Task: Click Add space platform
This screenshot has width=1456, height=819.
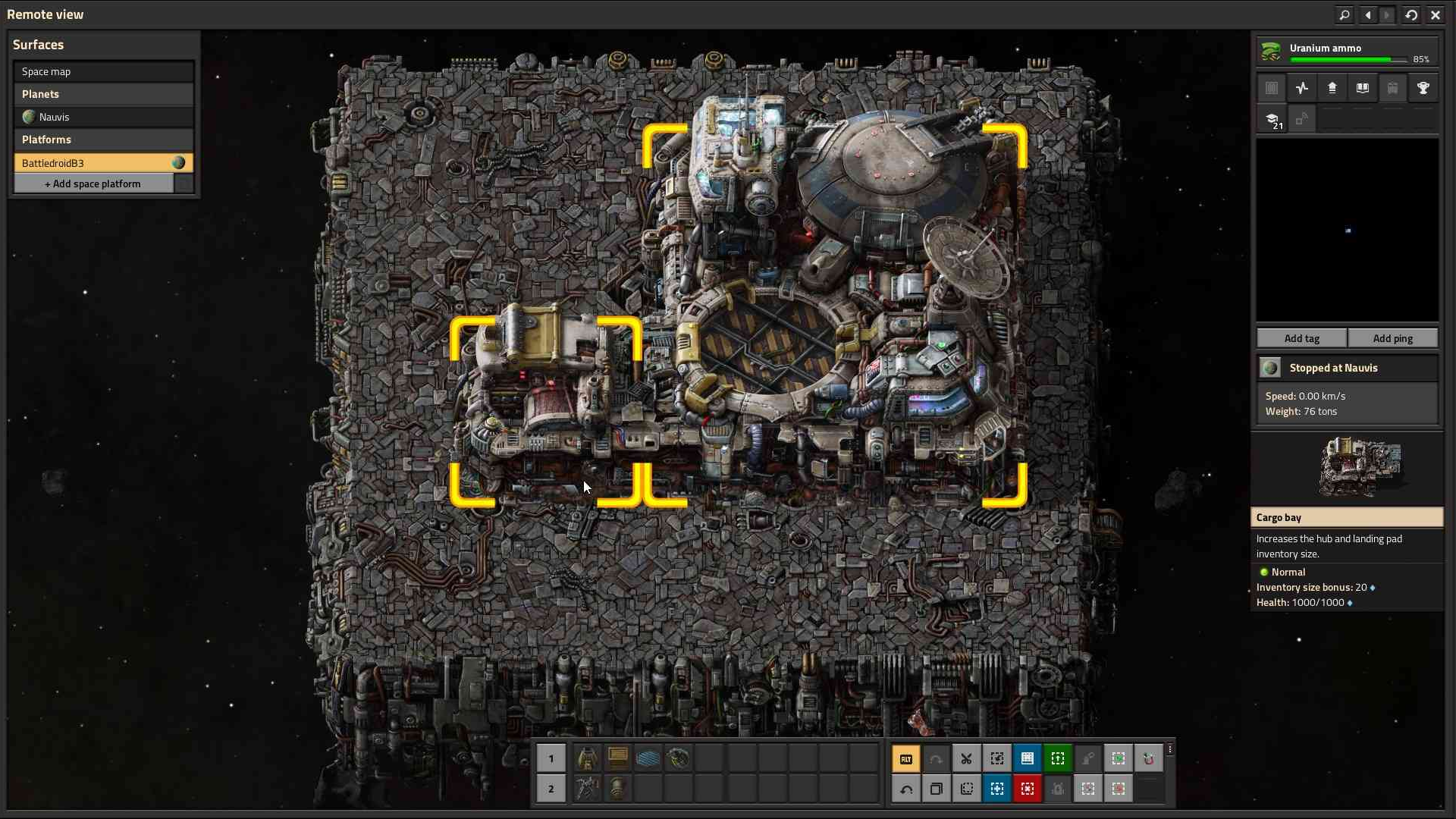Action: tap(93, 183)
